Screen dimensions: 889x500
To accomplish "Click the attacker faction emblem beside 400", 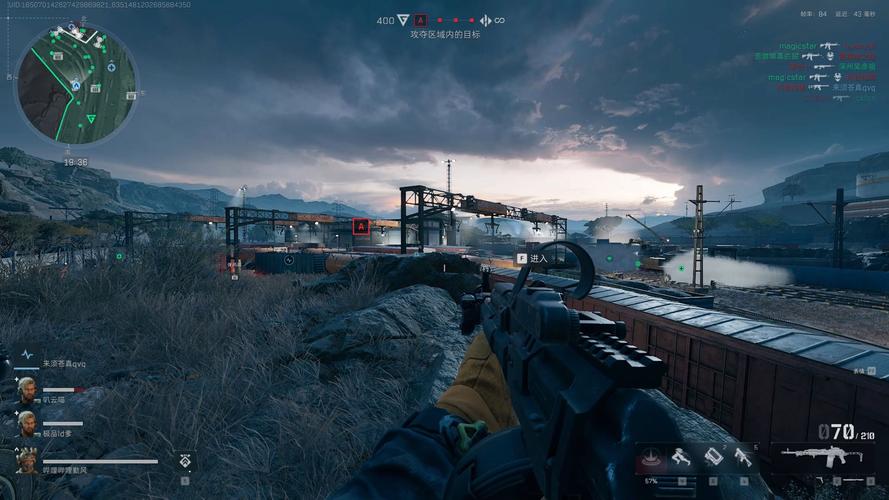I will click(403, 20).
